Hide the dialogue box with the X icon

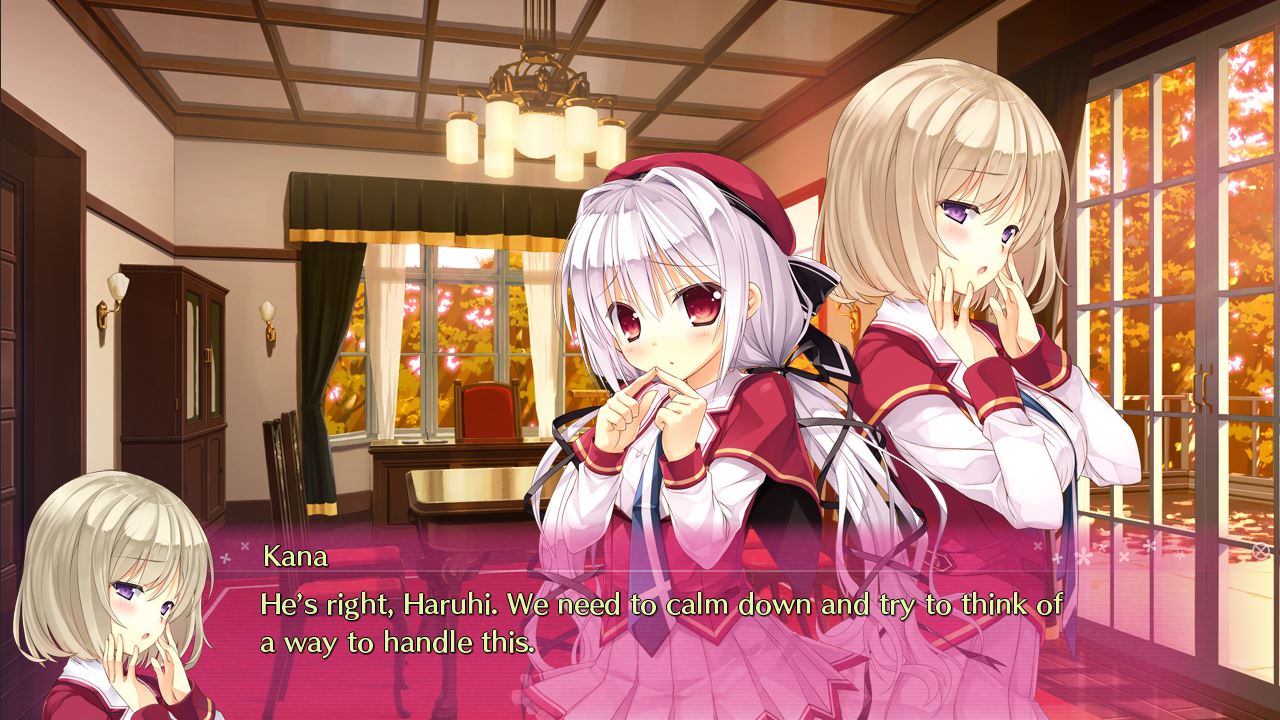pyautogui.click(x=1261, y=550)
